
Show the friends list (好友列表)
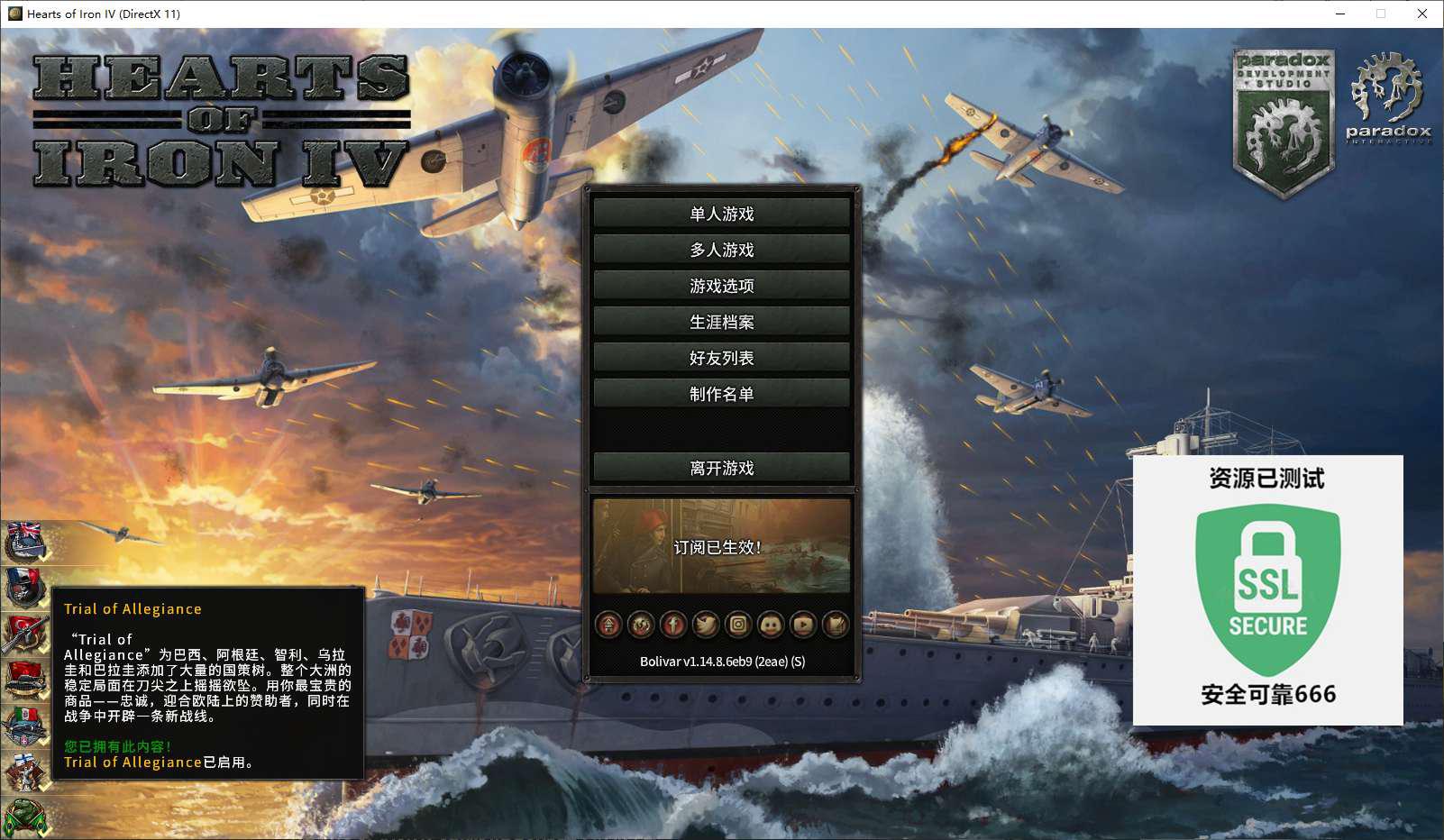coord(721,358)
